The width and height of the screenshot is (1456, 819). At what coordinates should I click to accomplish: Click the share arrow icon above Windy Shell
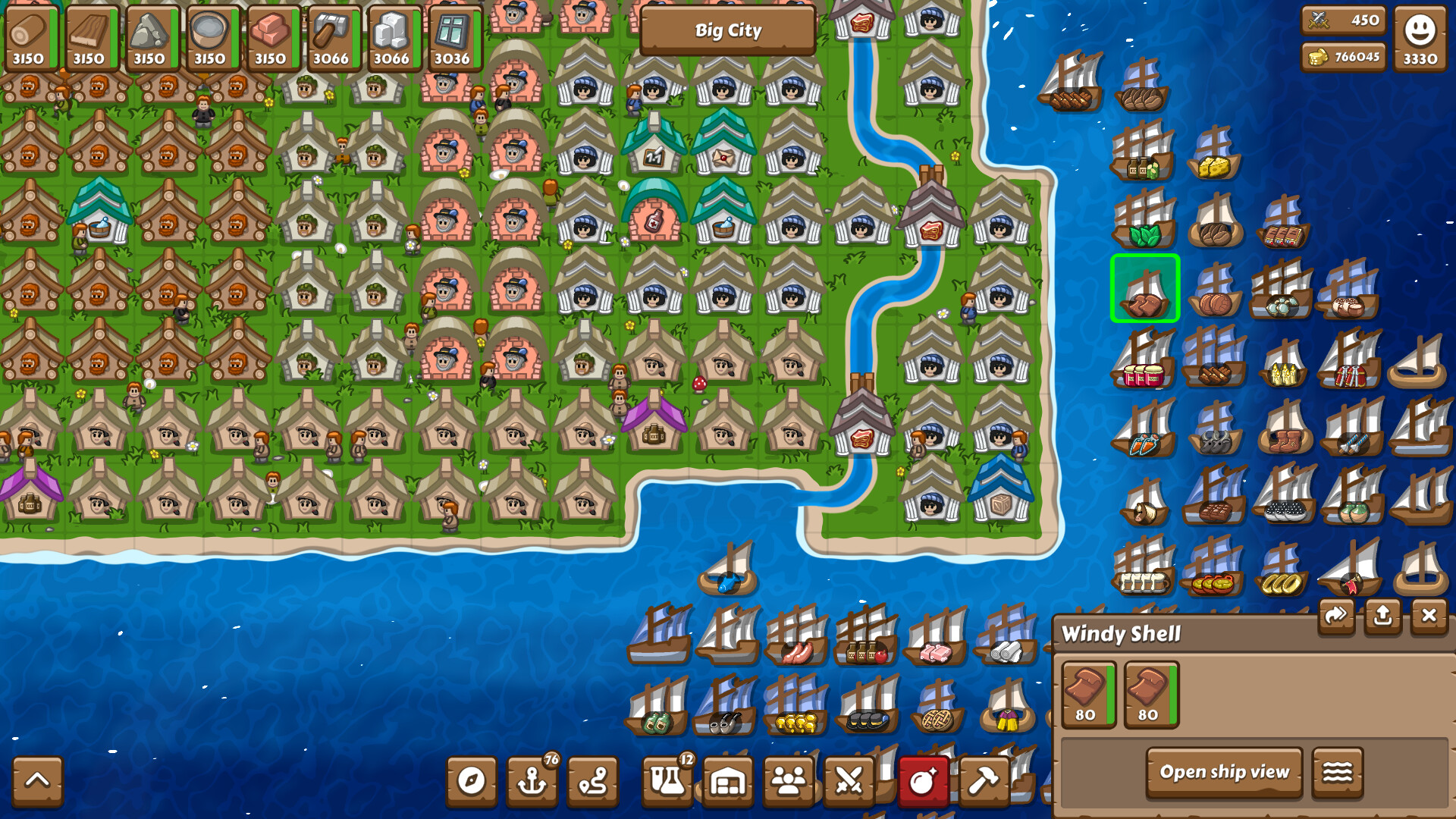coord(1336,616)
